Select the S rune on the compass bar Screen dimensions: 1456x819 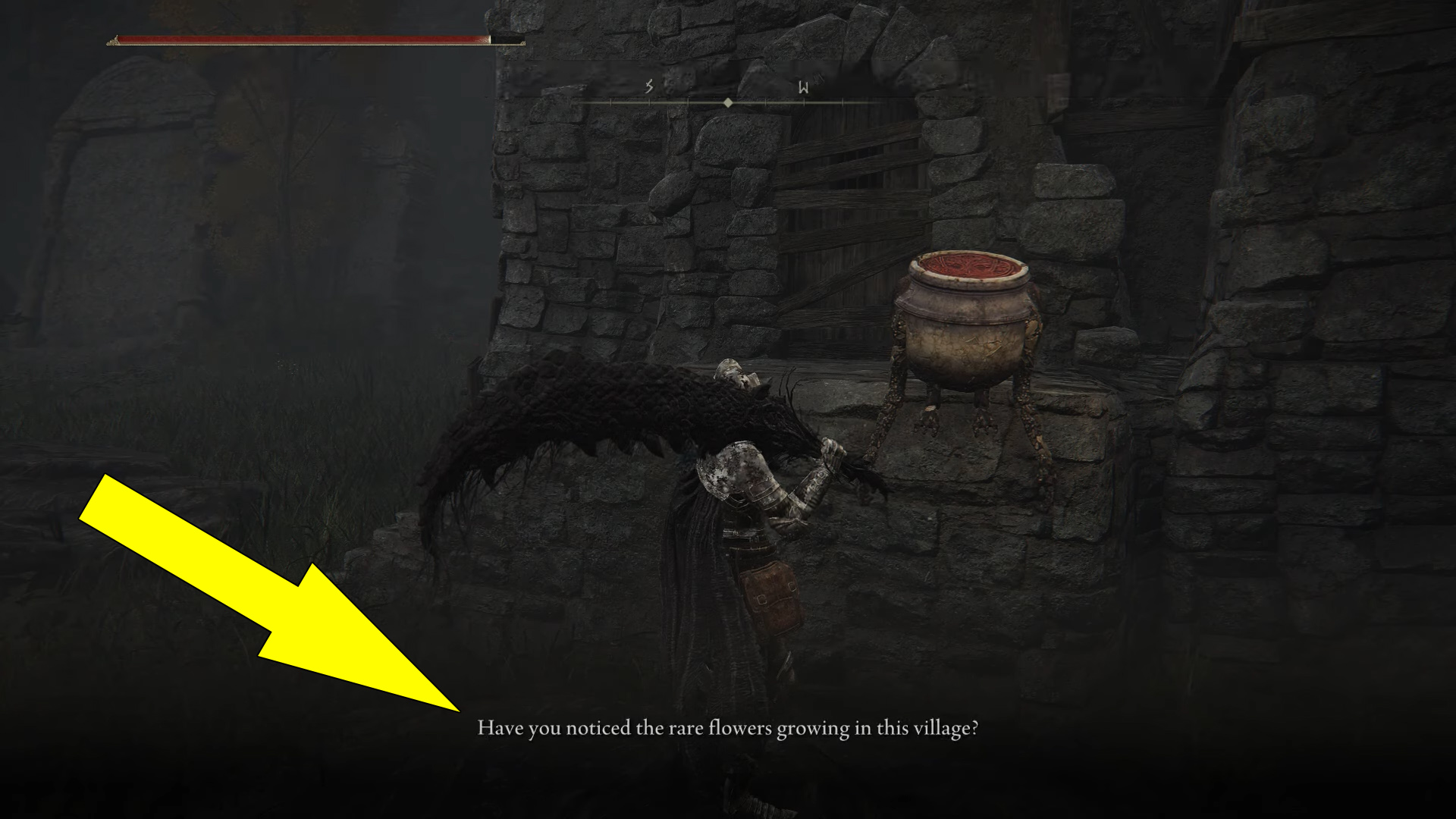648,86
